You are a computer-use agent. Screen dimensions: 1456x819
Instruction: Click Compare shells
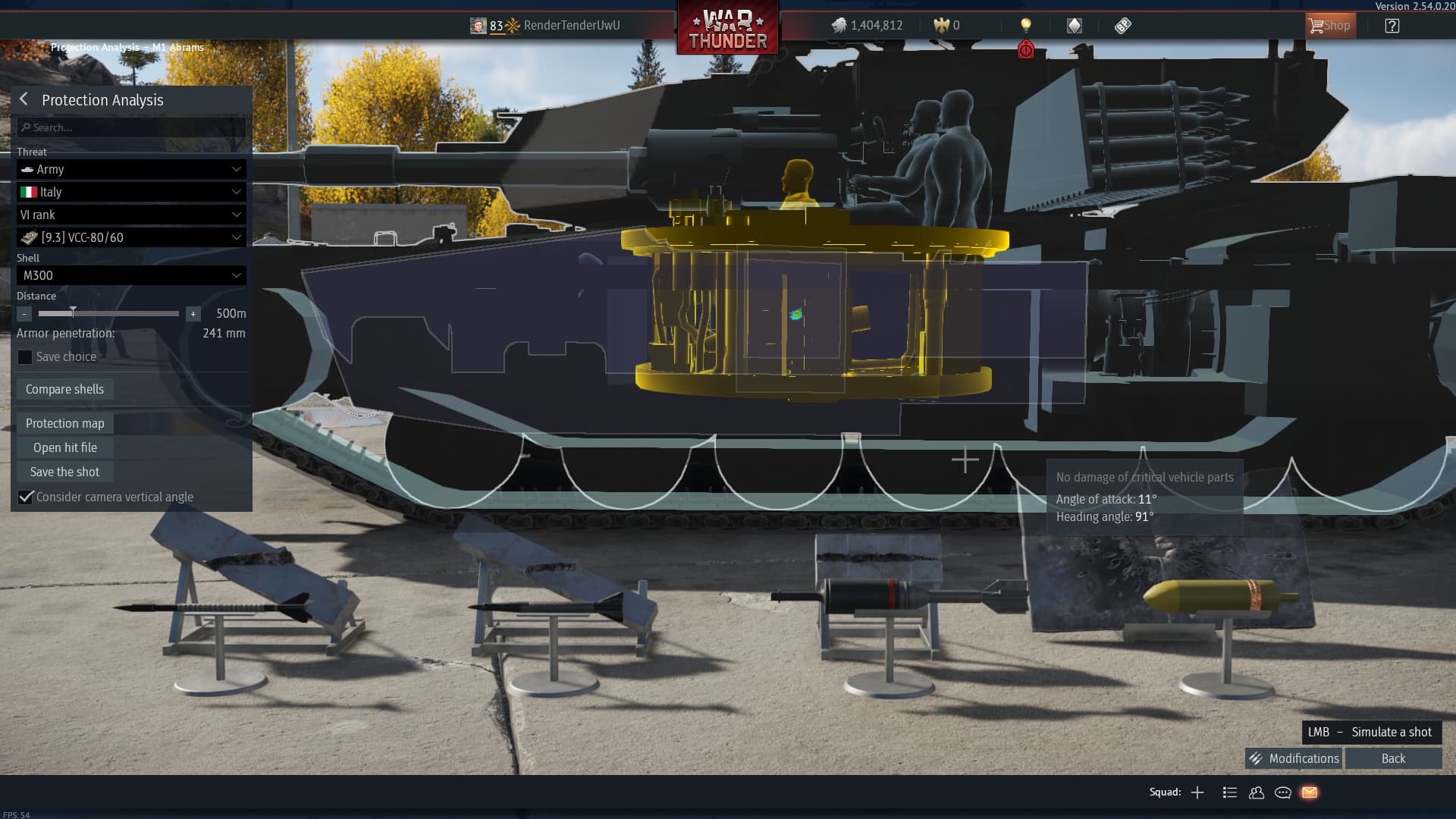point(64,388)
